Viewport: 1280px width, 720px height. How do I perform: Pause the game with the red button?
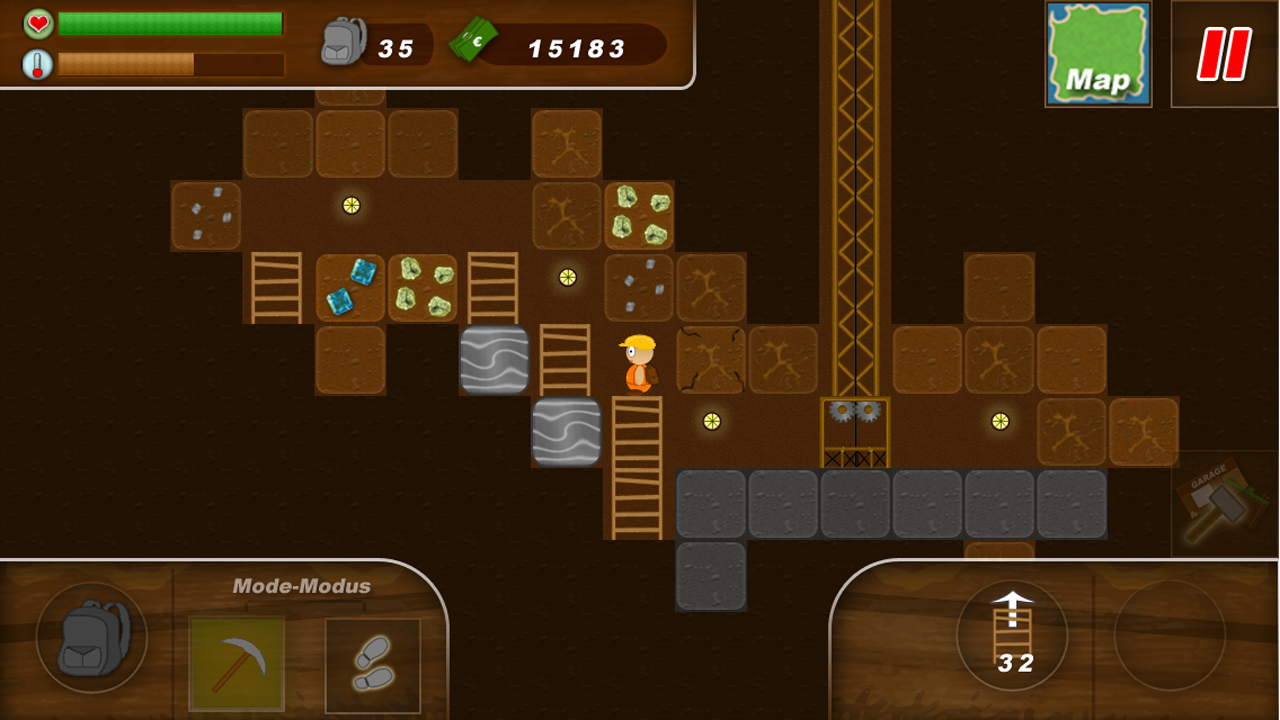tap(1224, 54)
